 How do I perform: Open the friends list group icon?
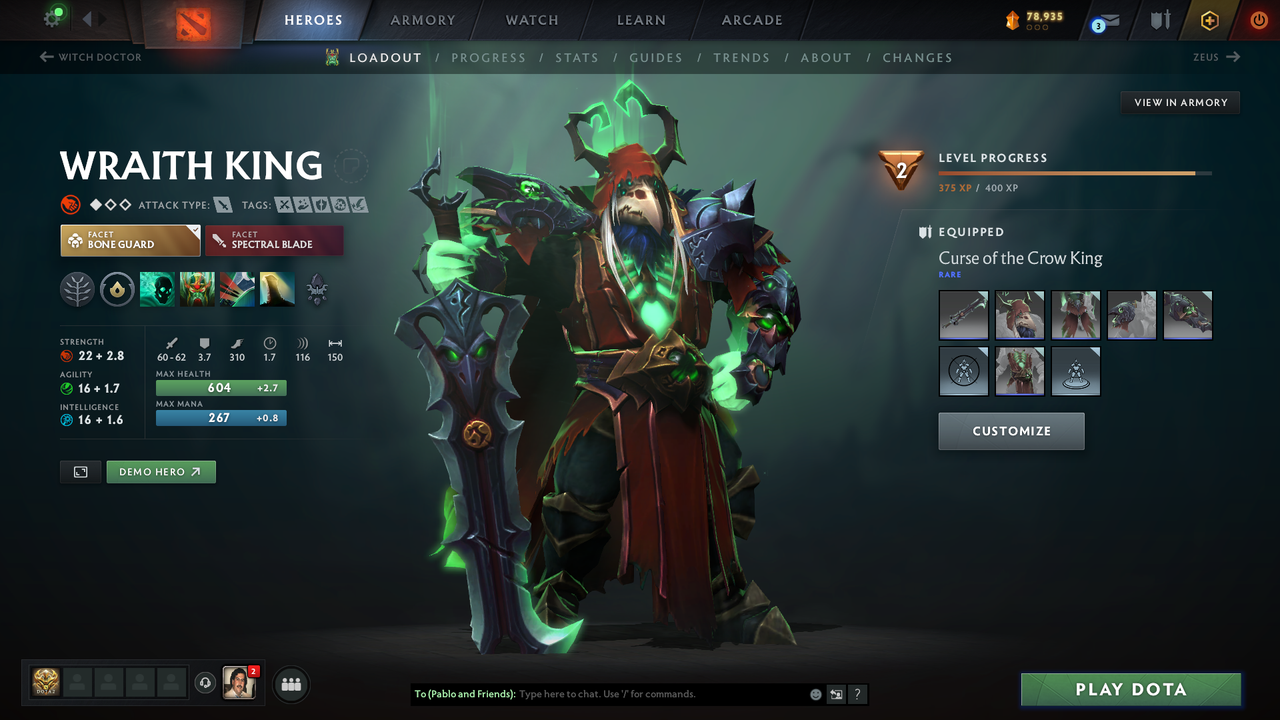pos(290,684)
